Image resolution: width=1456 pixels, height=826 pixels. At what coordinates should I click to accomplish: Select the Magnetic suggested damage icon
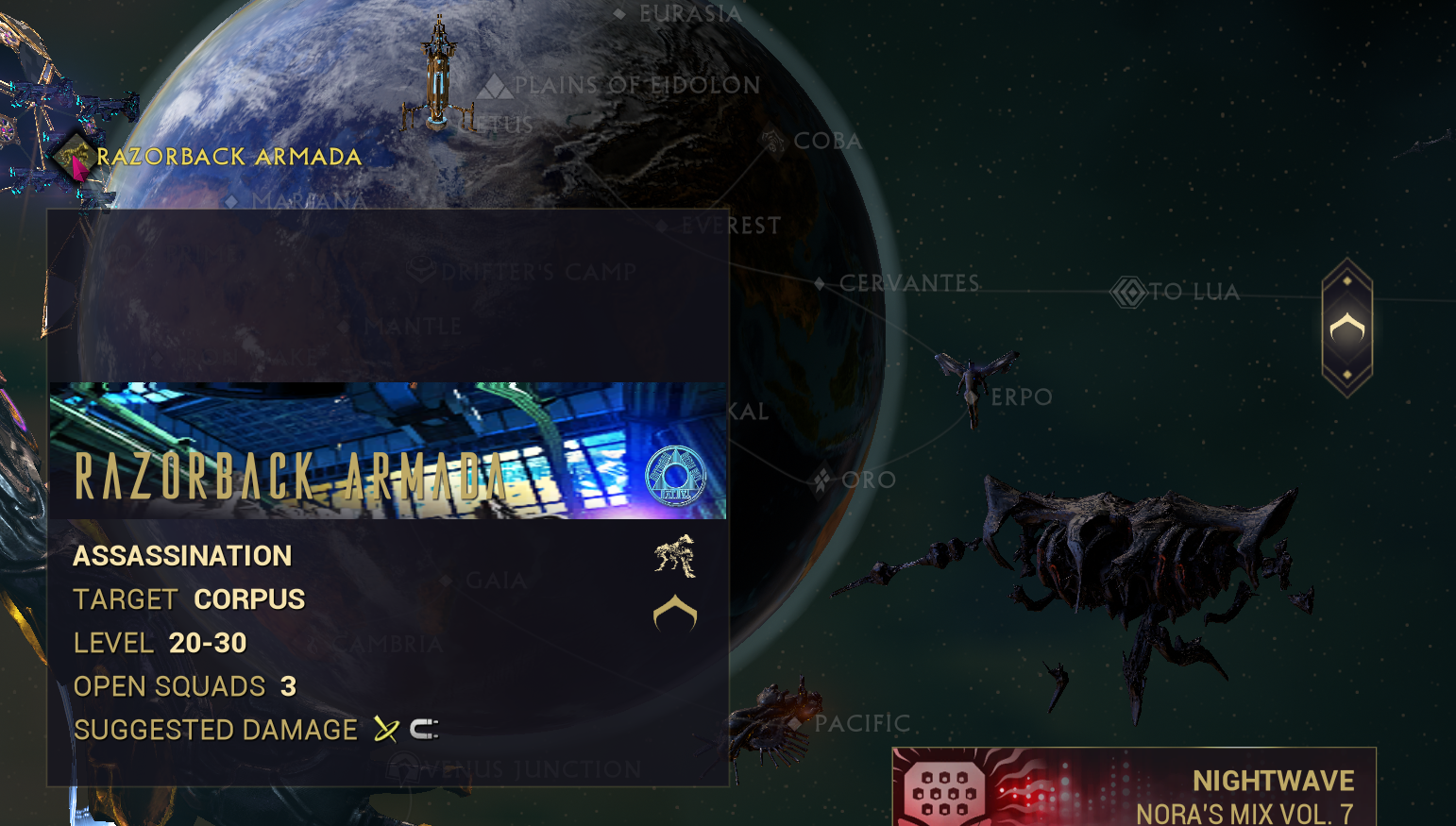click(425, 728)
